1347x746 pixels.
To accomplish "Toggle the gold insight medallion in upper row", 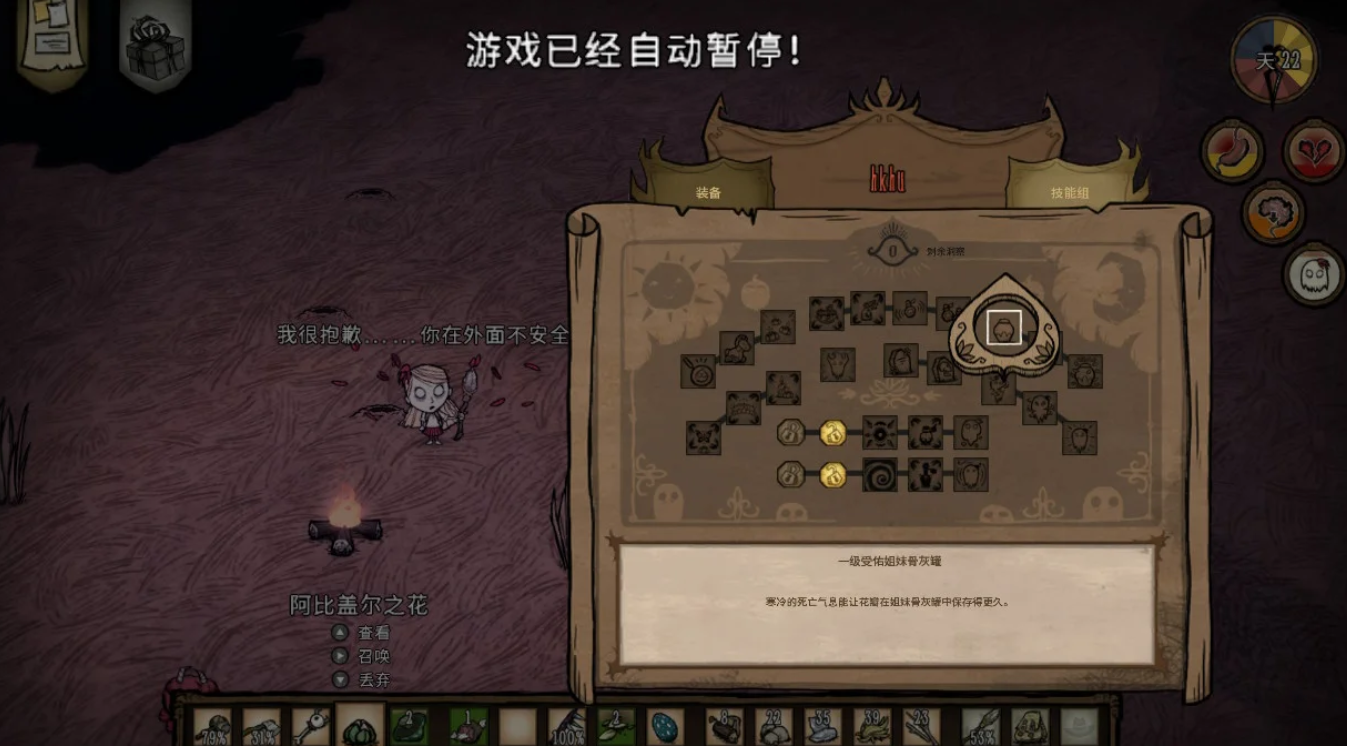I will pyautogui.click(x=832, y=433).
